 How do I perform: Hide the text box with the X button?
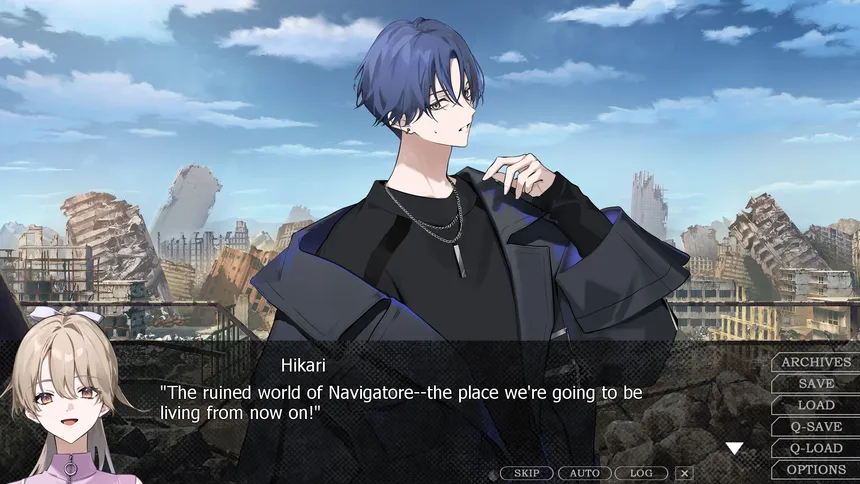(x=684, y=473)
